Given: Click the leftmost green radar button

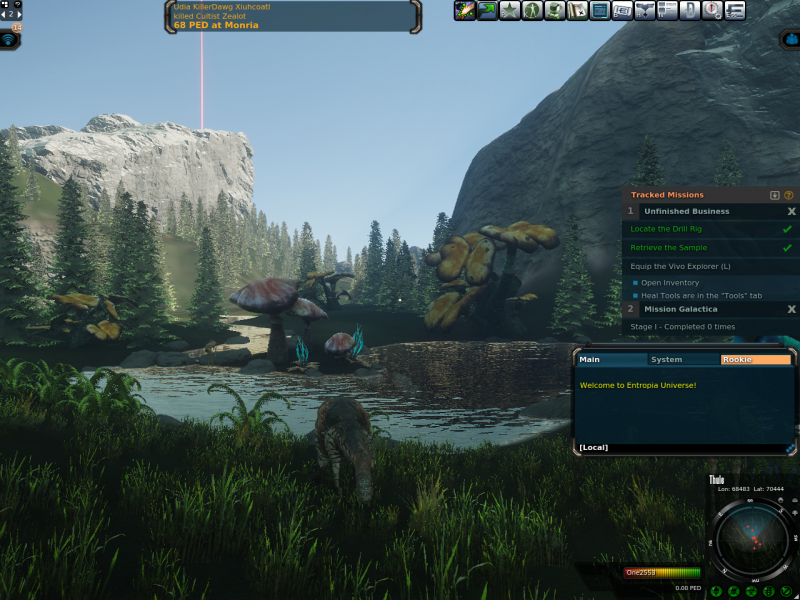Looking at the screenshot, I should point(716,593).
